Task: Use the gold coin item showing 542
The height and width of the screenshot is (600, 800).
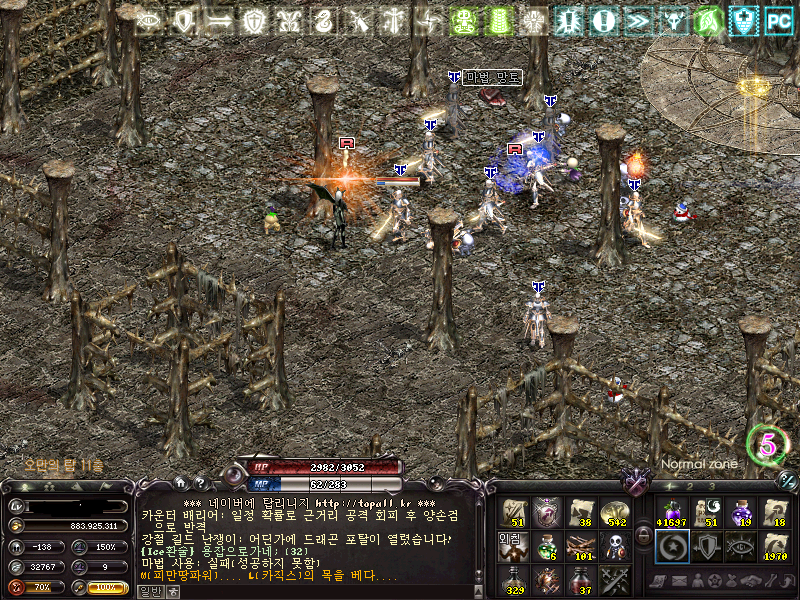Action: pos(612,513)
